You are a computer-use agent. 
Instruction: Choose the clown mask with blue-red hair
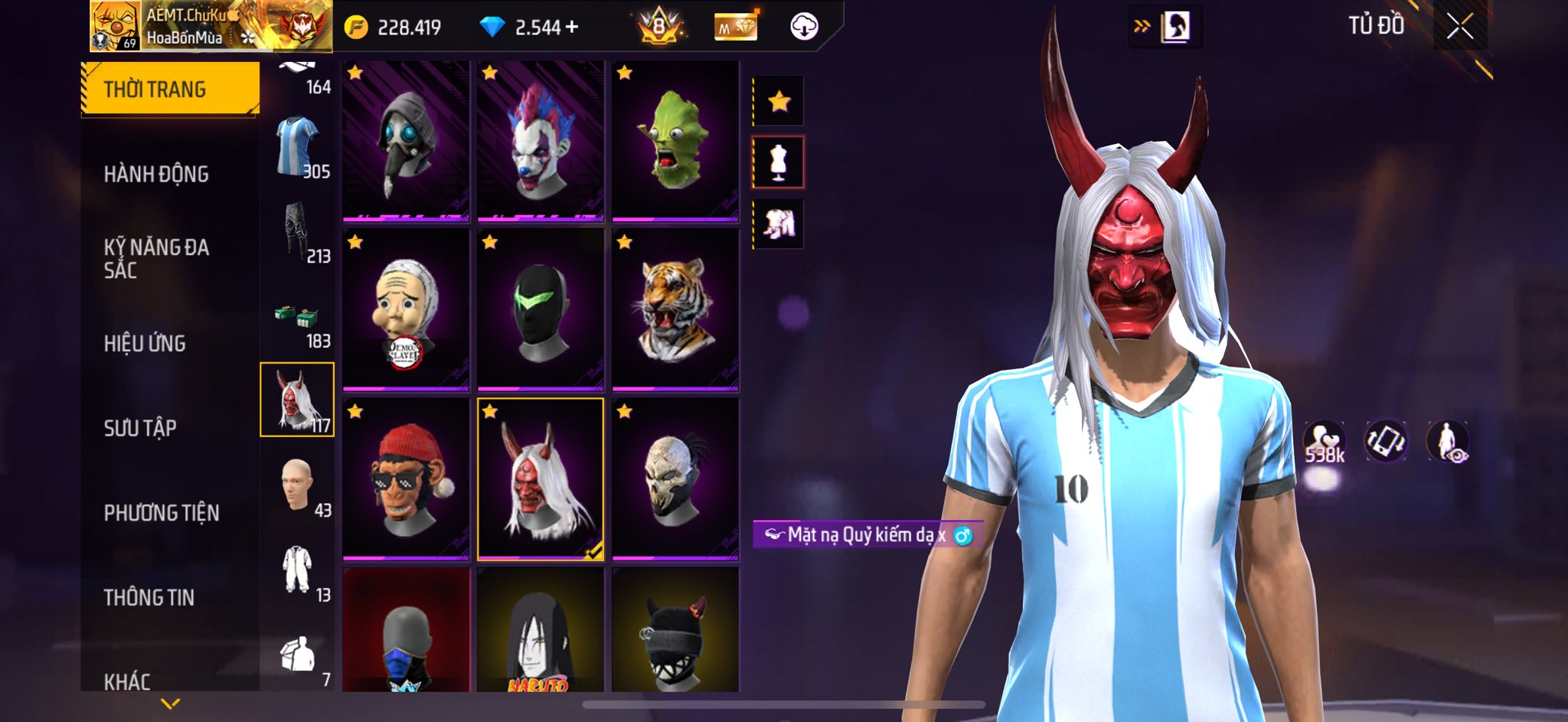point(541,142)
